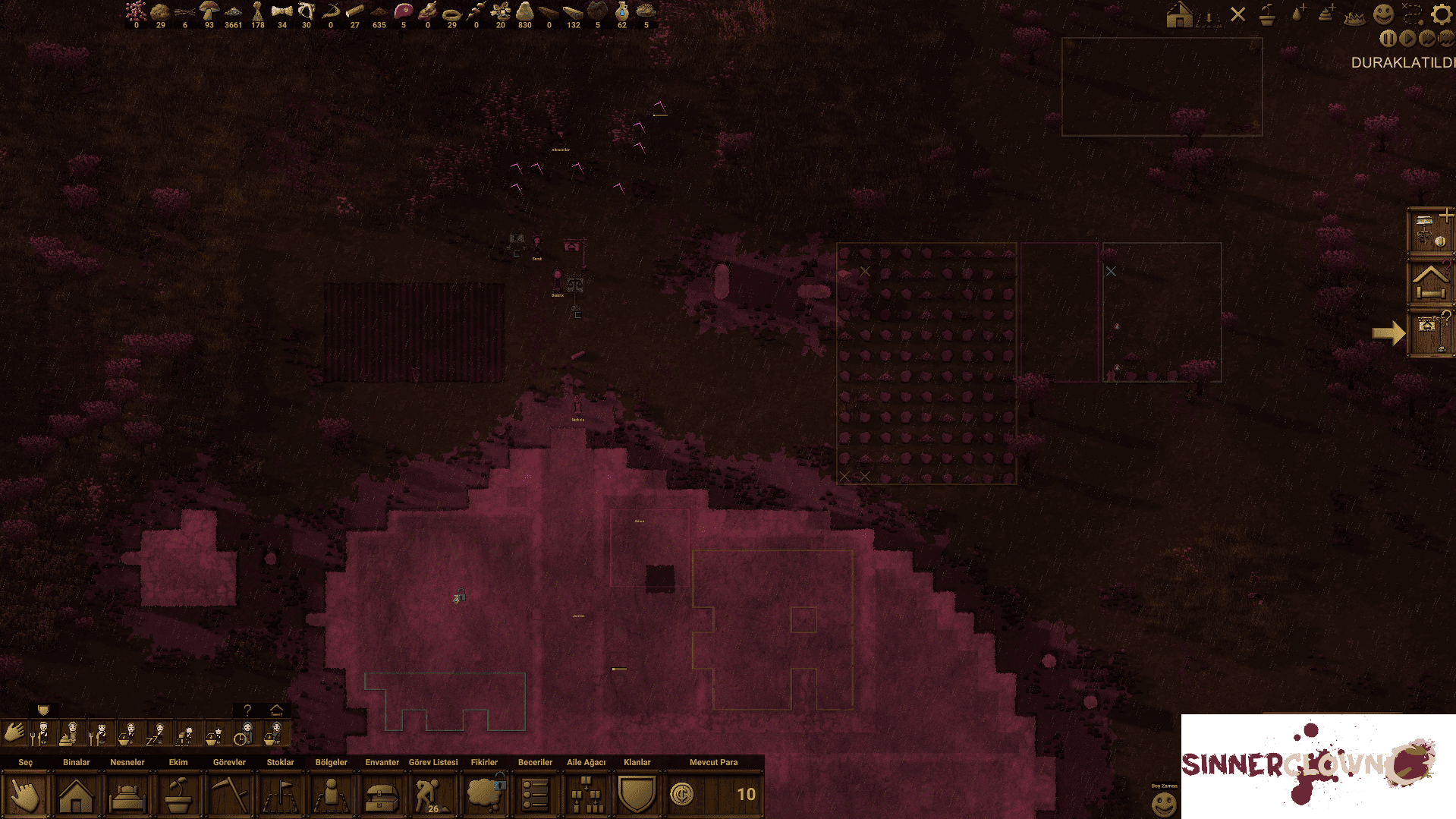Open the Stoklar stockpile menu
The height and width of the screenshot is (819, 1456).
click(x=280, y=795)
